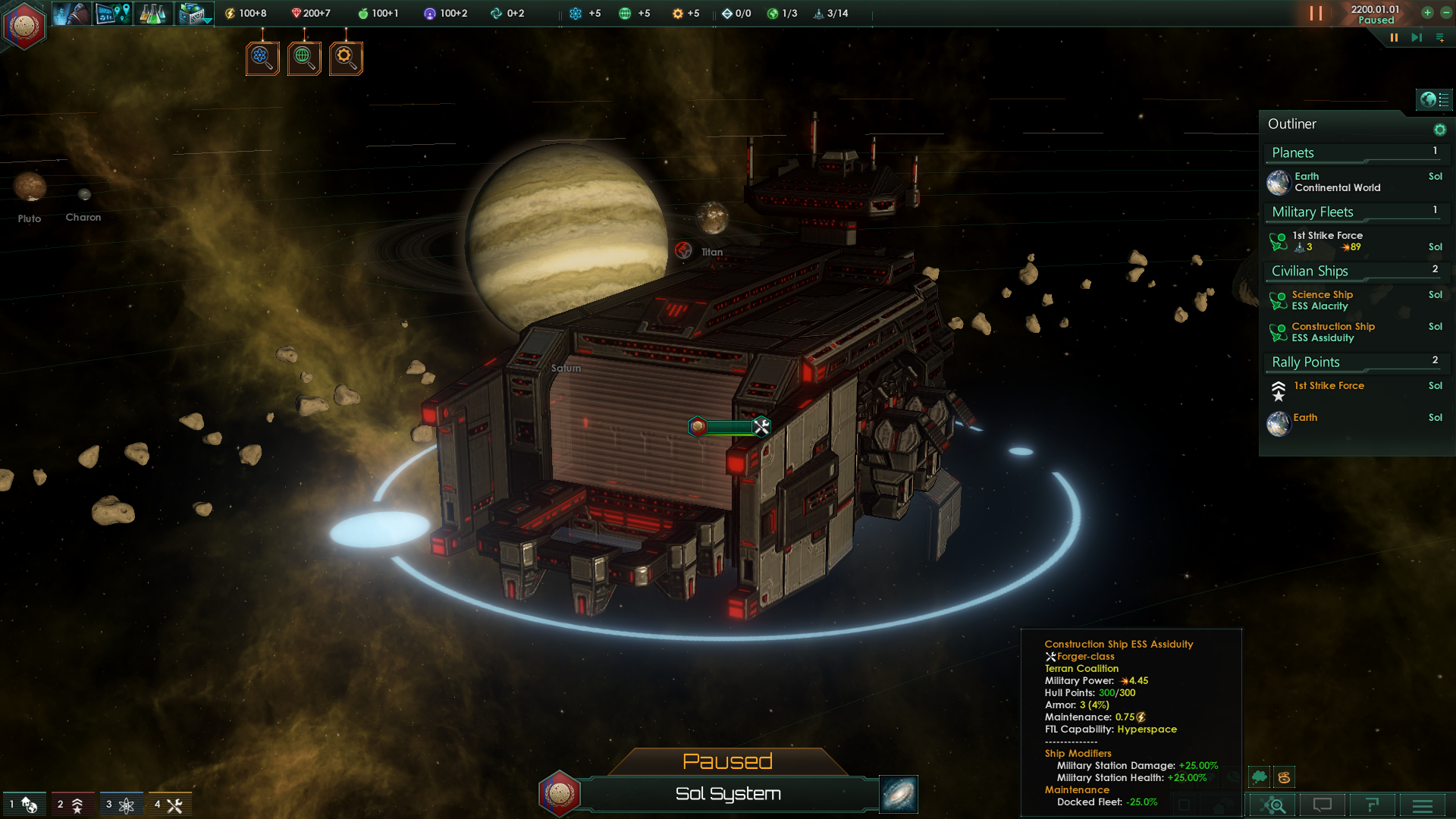The image size is (1456, 819).
Task: Open the chat speech bubble button
Action: pos(1322,805)
